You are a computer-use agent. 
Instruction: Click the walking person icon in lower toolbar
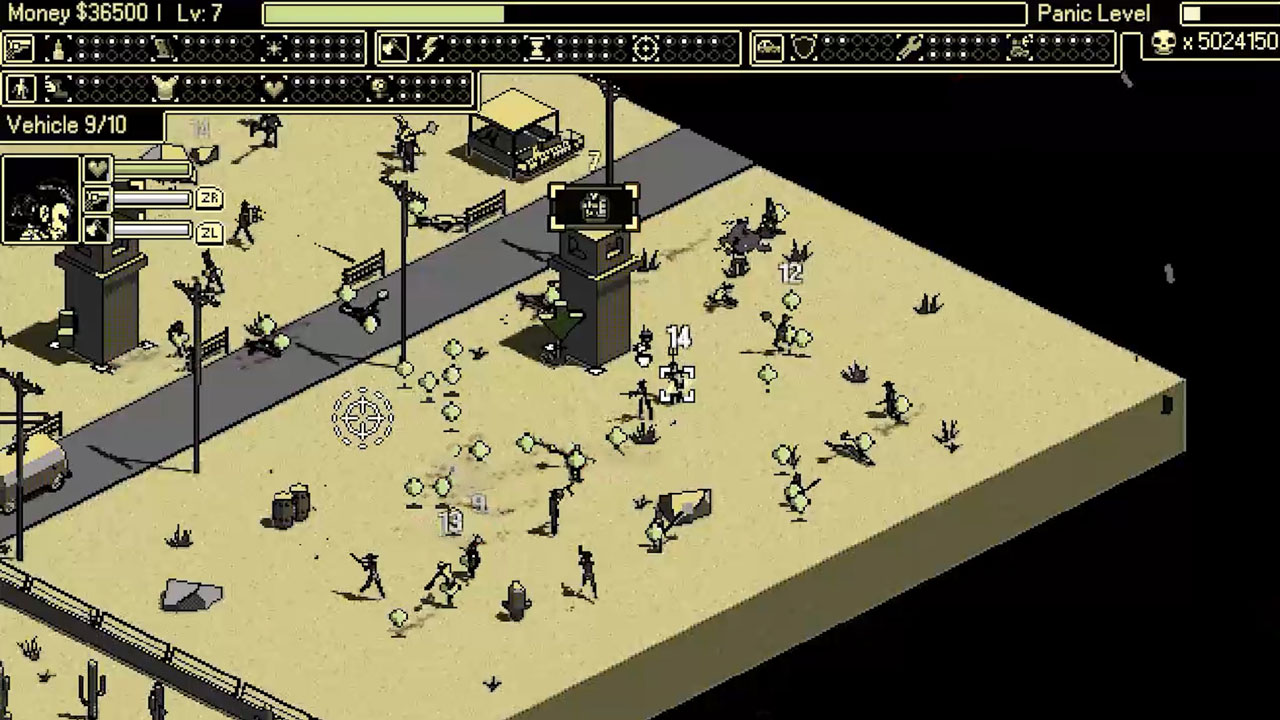[x=21, y=89]
